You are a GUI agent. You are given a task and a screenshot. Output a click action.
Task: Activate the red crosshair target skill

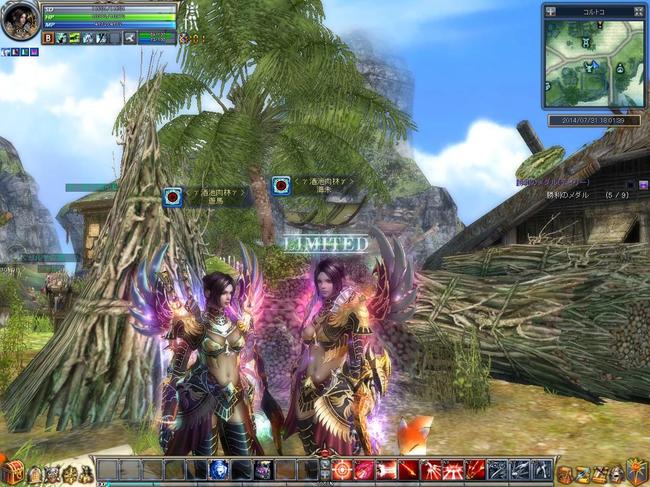coord(342,469)
